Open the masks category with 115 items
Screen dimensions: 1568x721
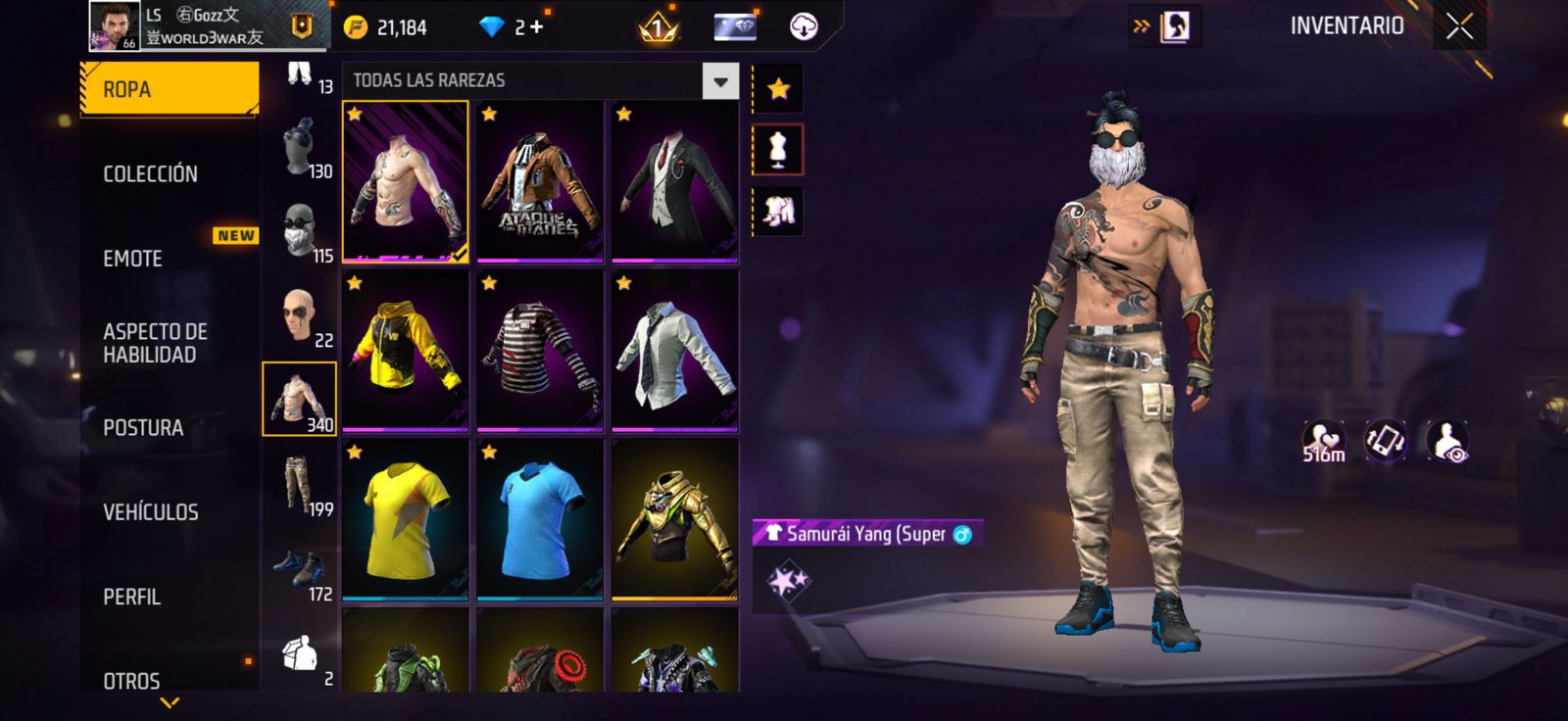coord(300,231)
